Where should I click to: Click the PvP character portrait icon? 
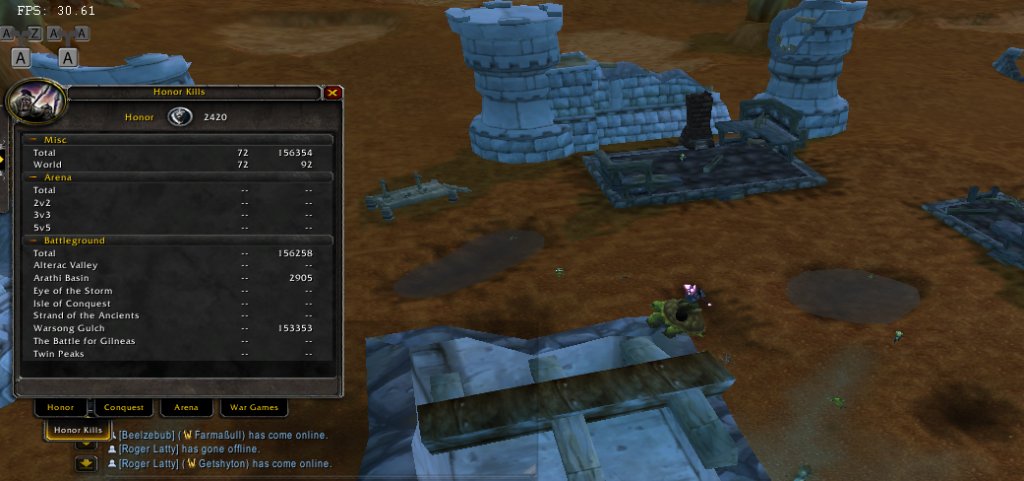[35, 103]
